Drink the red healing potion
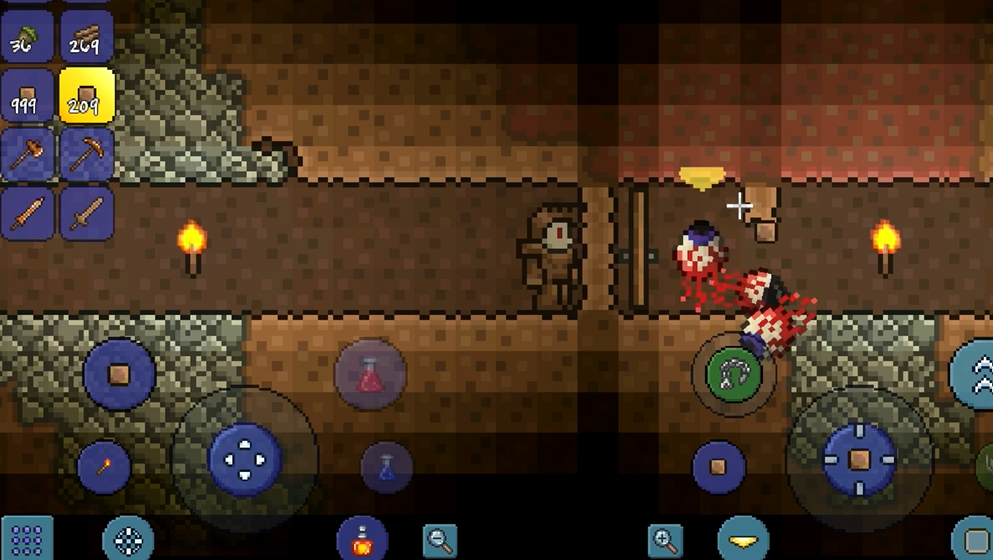993x560 pixels. [370, 374]
